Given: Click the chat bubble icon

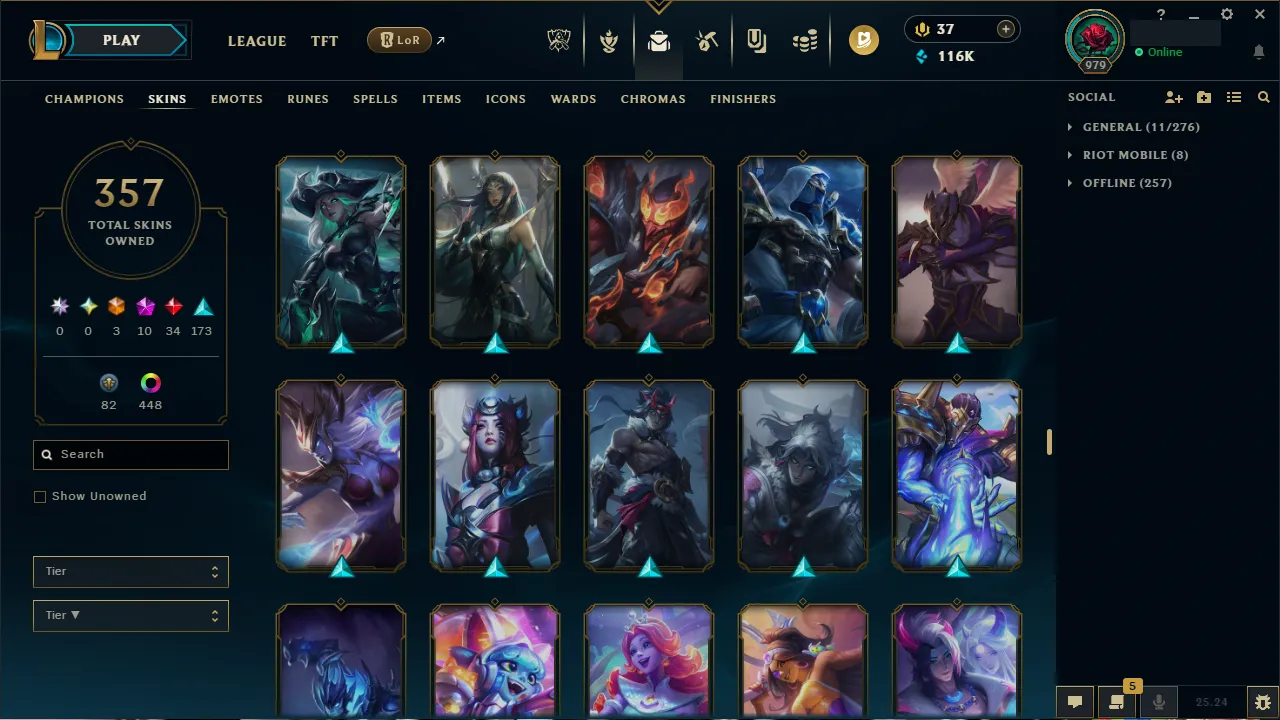Looking at the screenshot, I should [1075, 701].
